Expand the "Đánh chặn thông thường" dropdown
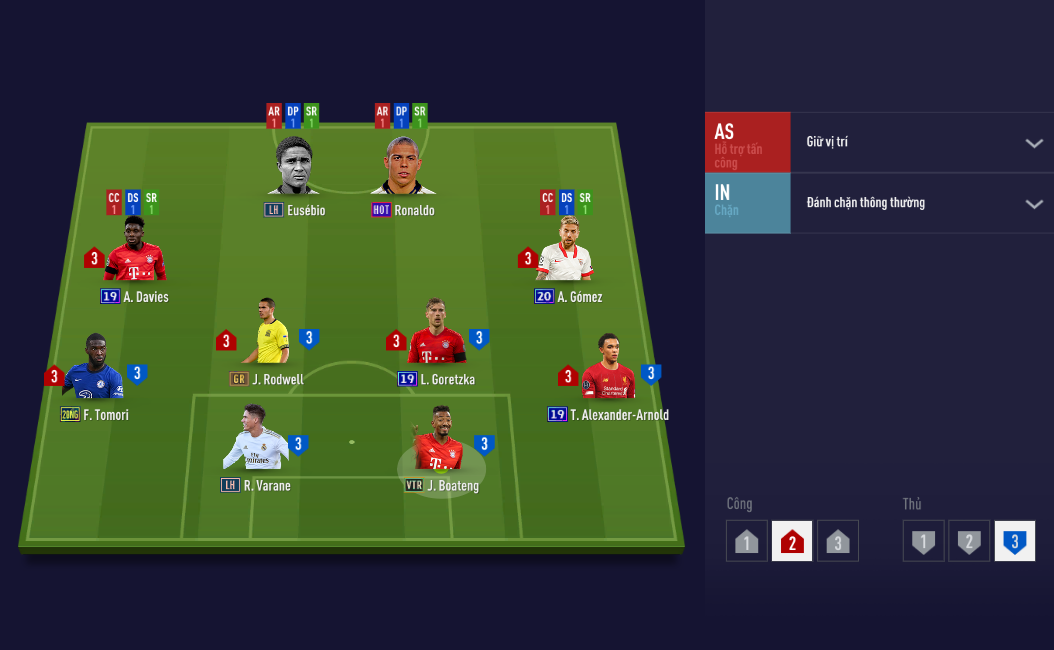 click(921, 203)
